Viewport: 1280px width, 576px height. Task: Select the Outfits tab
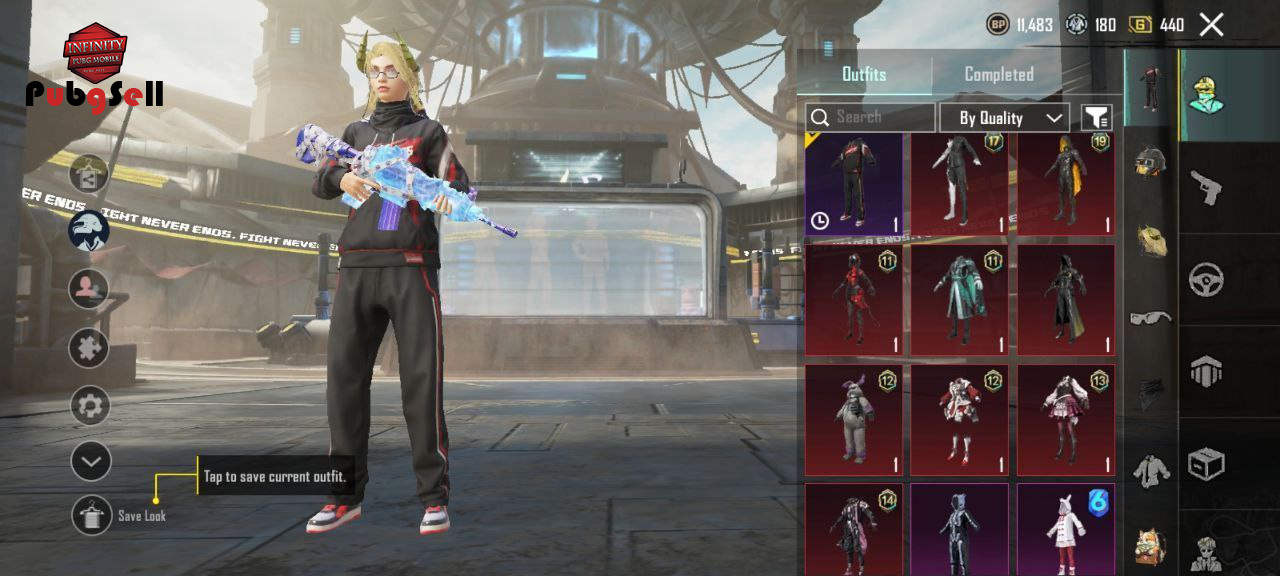(864, 74)
